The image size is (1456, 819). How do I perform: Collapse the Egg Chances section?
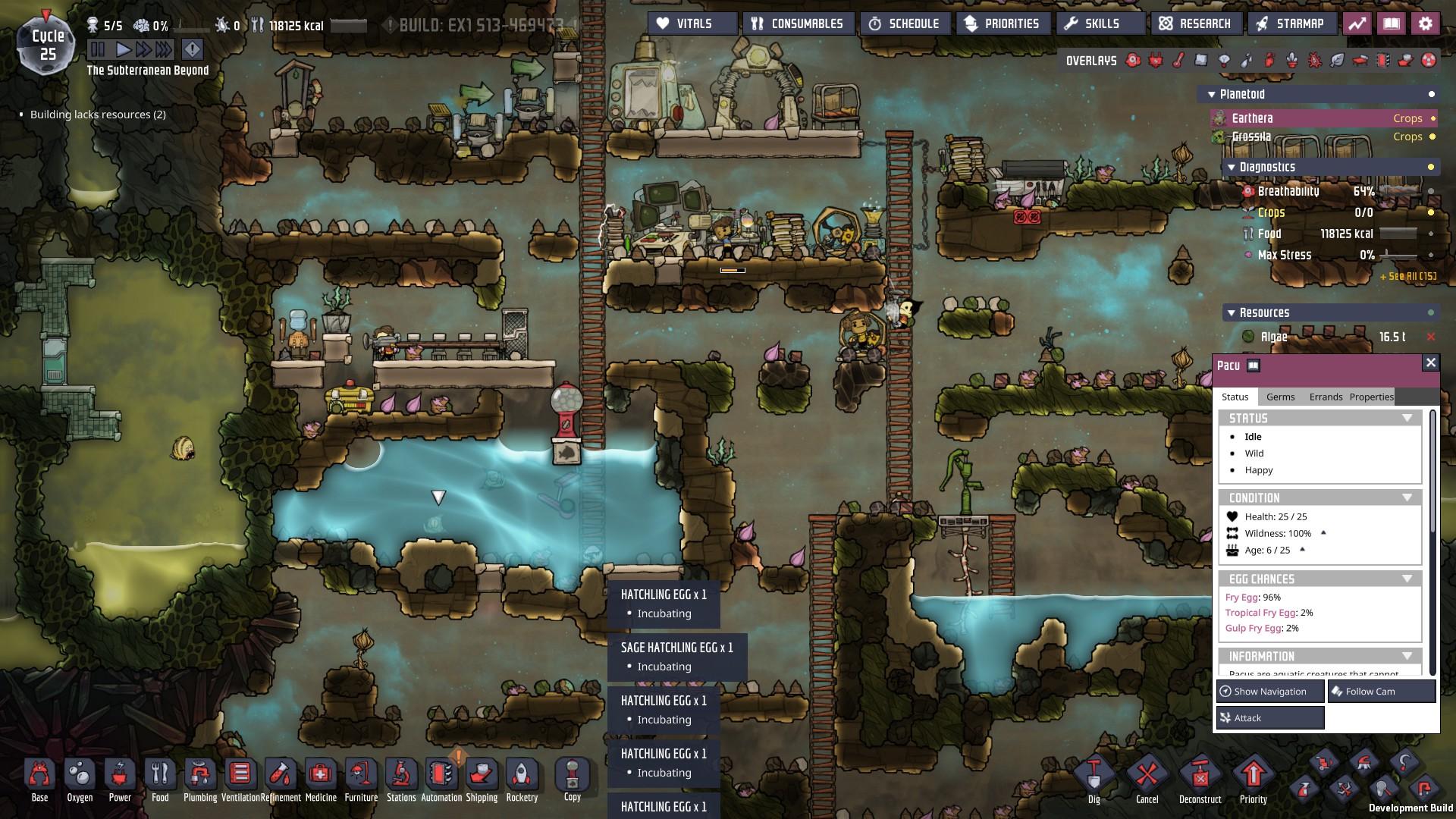pos(1407,579)
